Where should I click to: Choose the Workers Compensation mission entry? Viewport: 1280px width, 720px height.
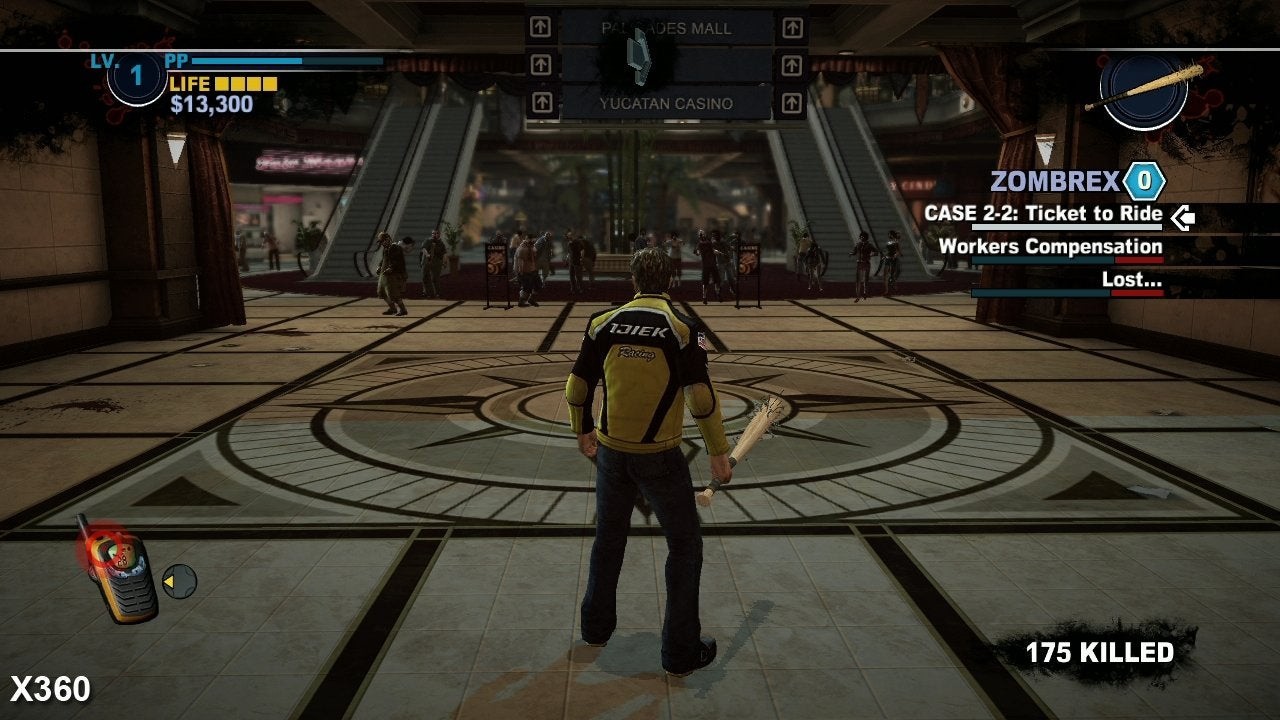[1050, 247]
